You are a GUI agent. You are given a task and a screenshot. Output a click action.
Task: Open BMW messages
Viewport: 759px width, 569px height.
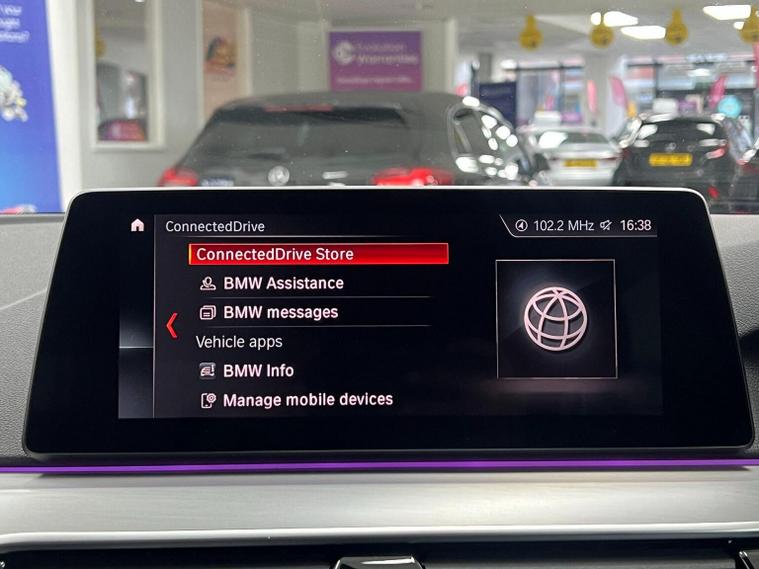tap(280, 312)
